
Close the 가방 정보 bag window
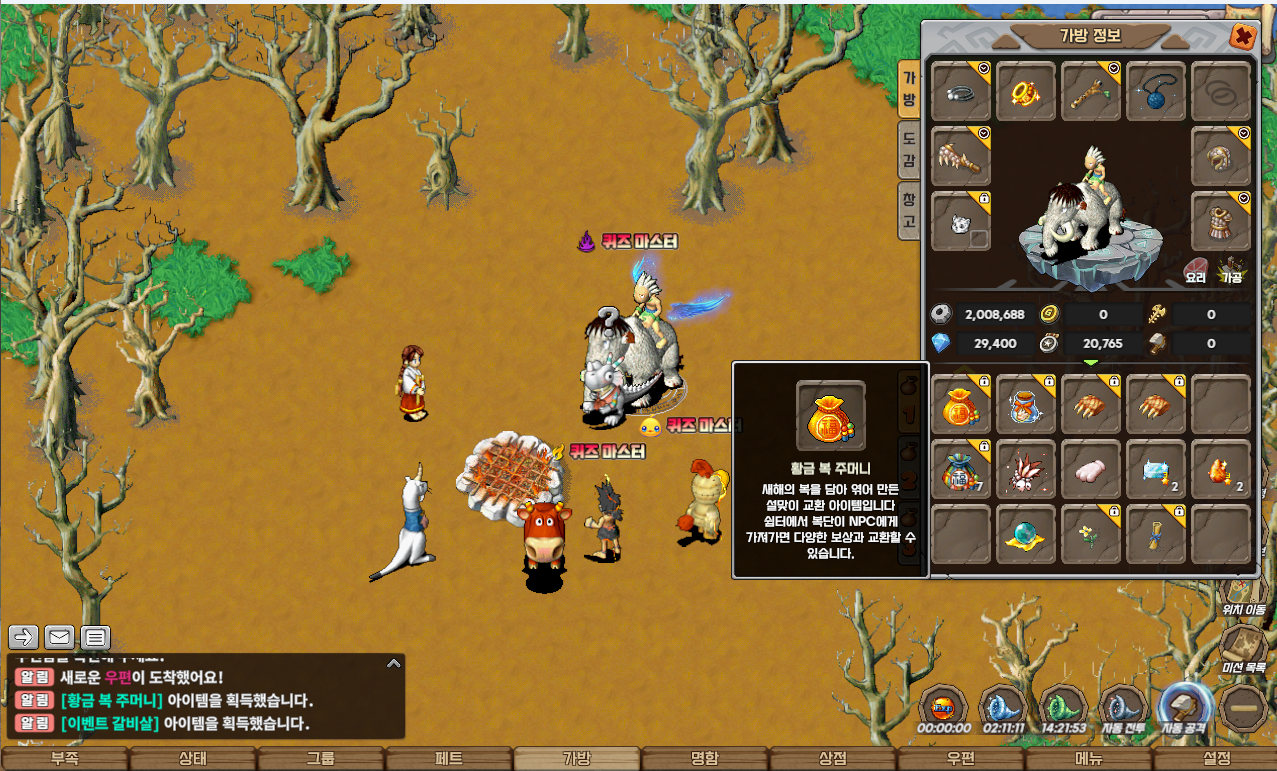click(1243, 37)
